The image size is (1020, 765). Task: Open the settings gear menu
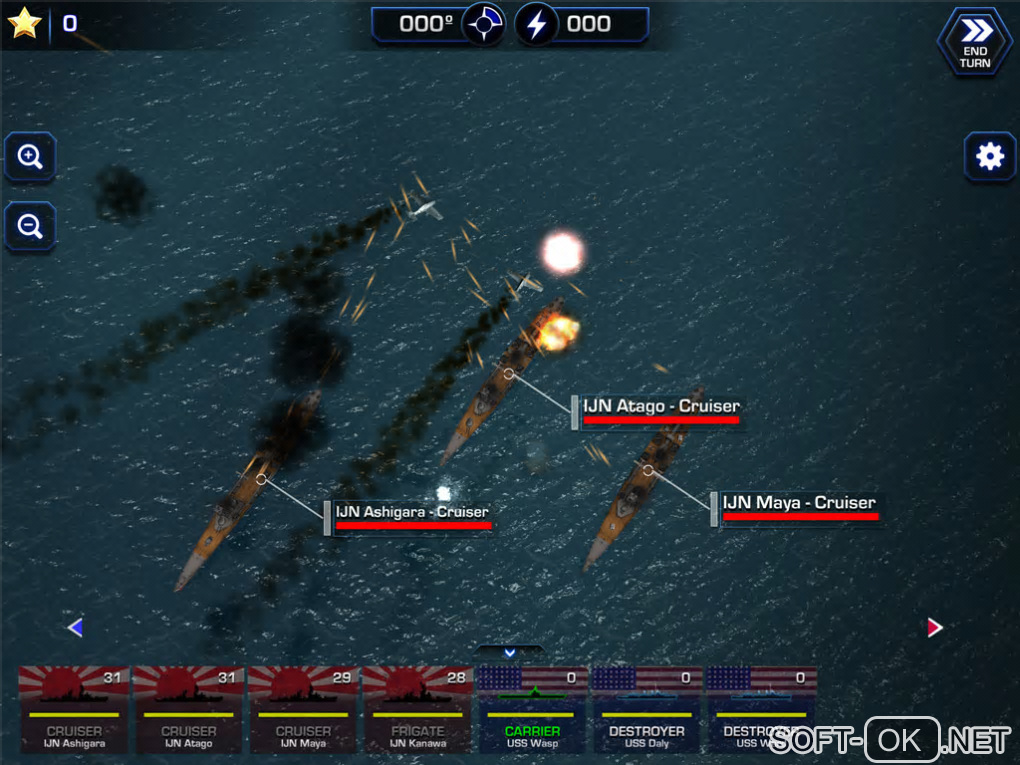coord(989,157)
